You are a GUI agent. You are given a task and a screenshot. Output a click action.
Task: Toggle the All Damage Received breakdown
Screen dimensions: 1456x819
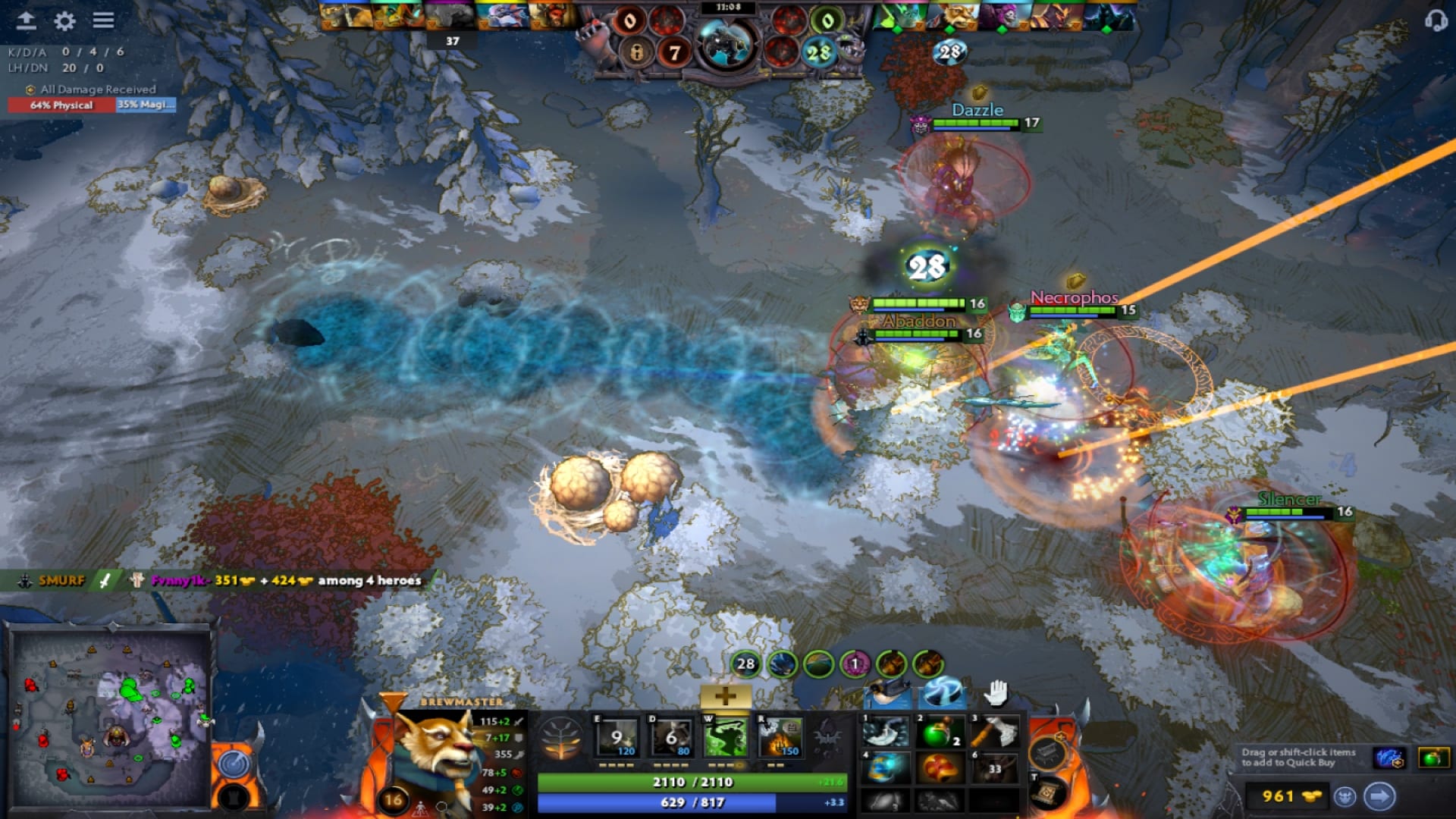coord(99,89)
